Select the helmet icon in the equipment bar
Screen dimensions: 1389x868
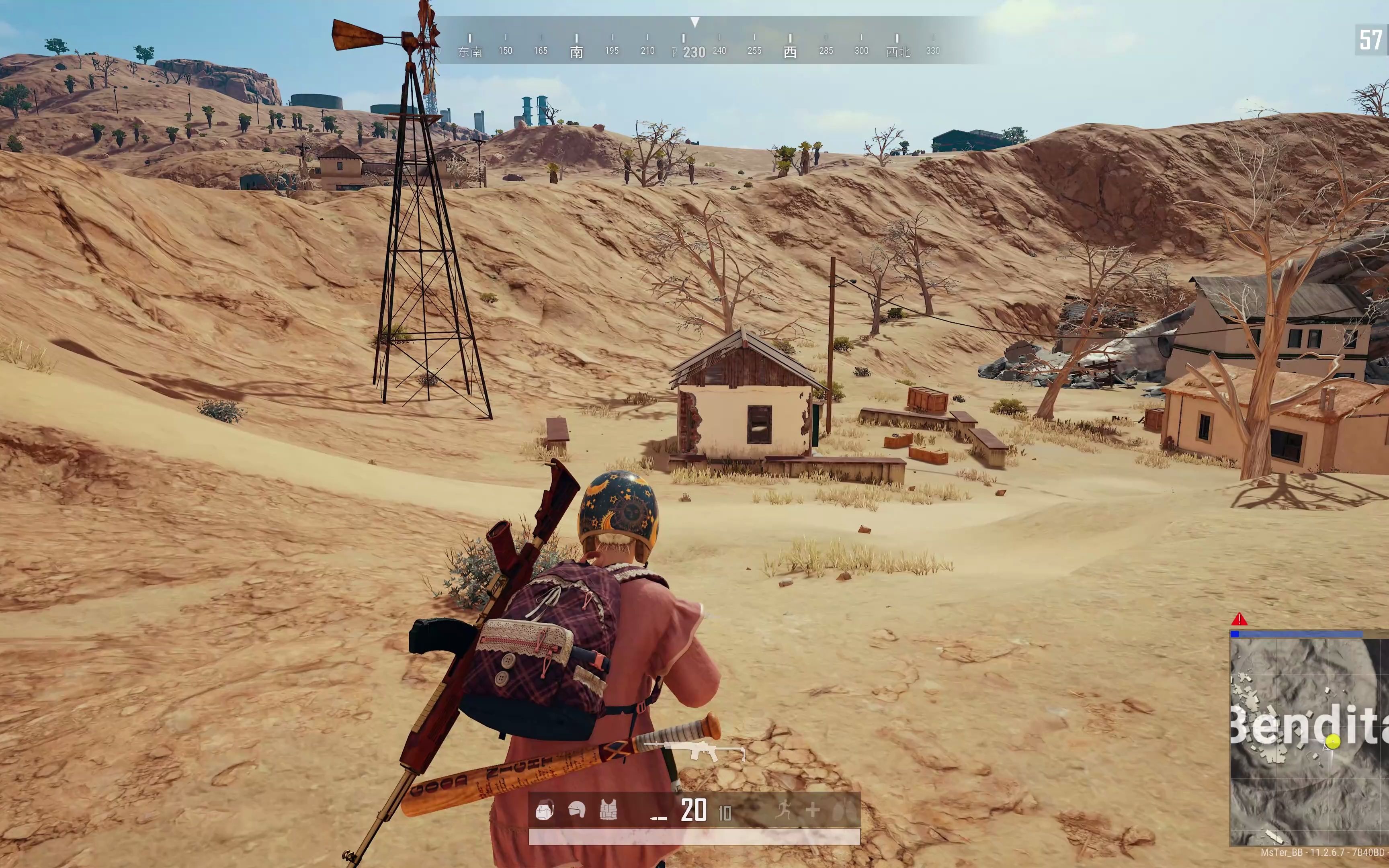pyautogui.click(x=577, y=809)
